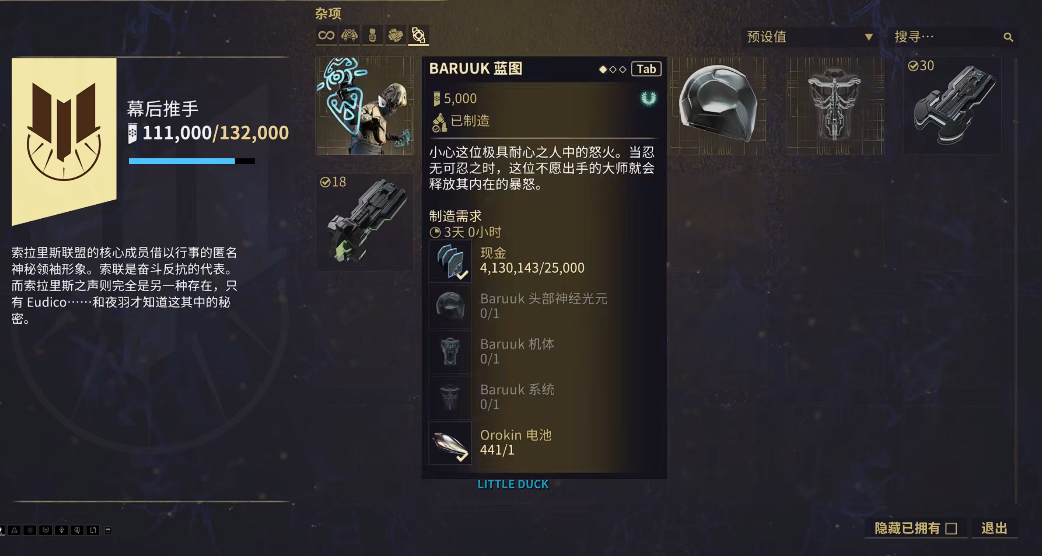Screen dimensions: 1042x556
Task: Select the highlighted 杂项 category tab
Action: click(418, 36)
